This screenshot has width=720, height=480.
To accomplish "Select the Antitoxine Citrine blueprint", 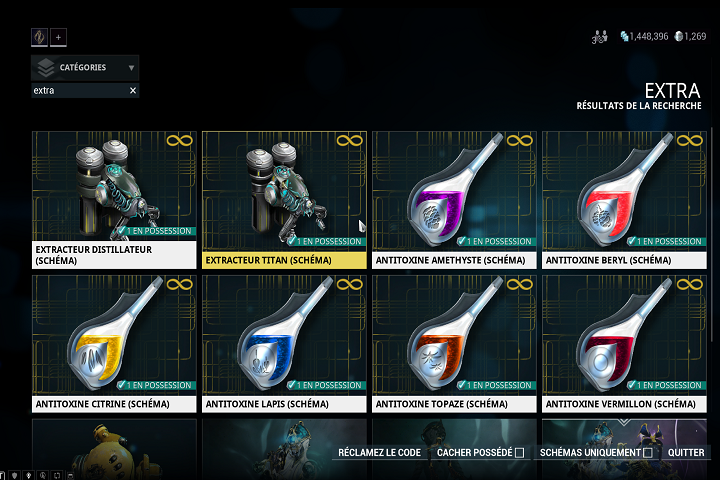I will click(x=114, y=344).
